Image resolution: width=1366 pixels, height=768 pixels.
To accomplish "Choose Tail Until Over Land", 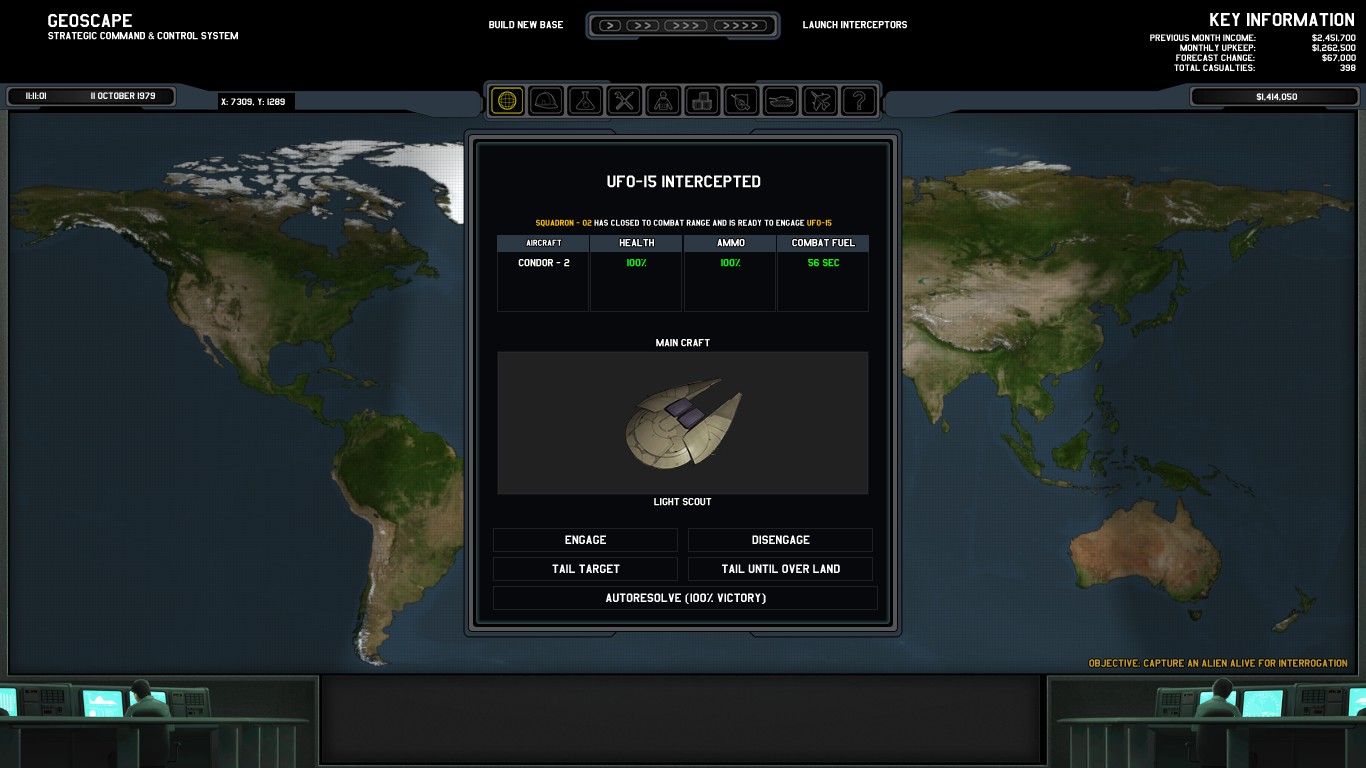I will 780,569.
